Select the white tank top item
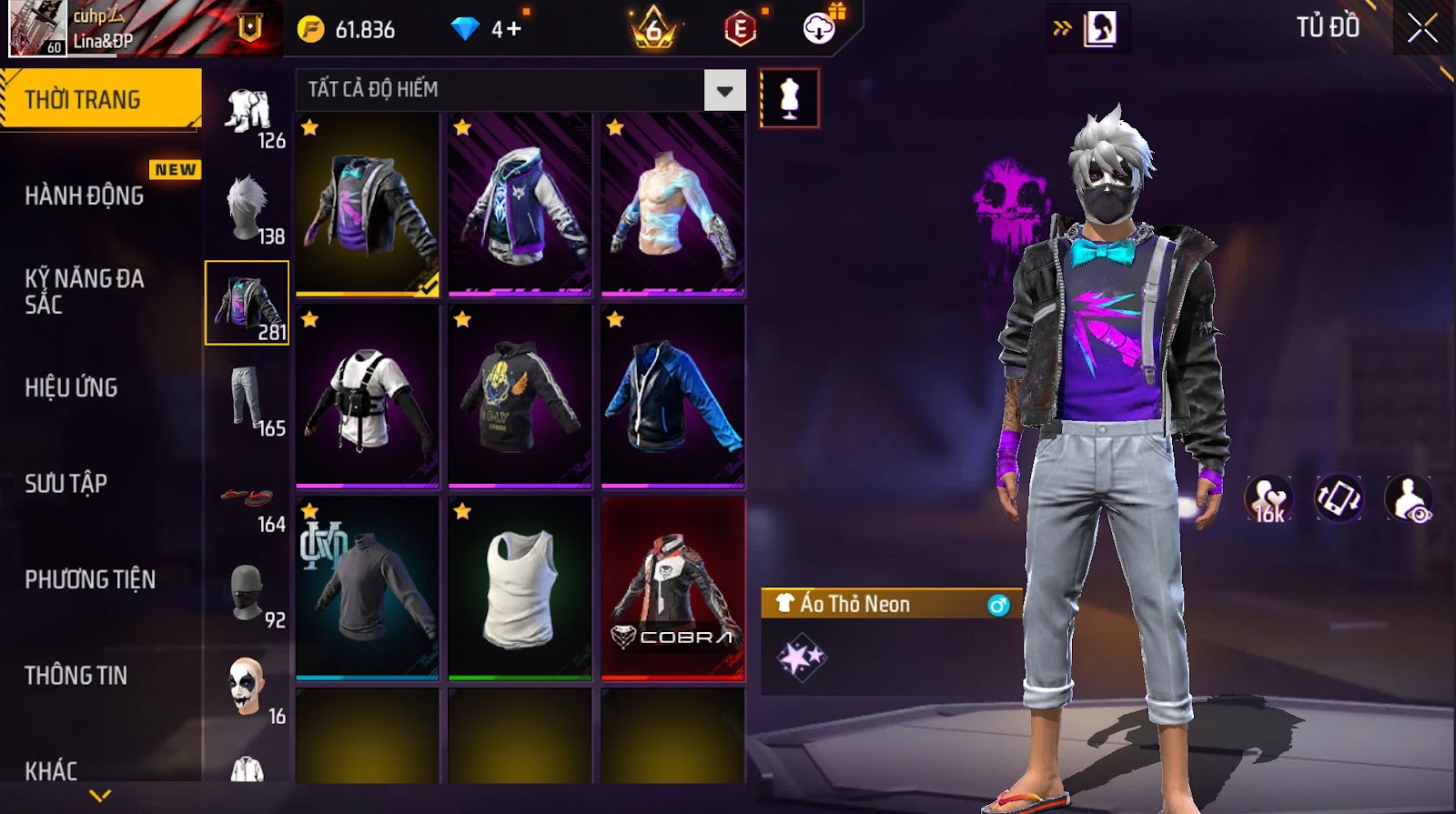The image size is (1456, 814). tap(520, 588)
